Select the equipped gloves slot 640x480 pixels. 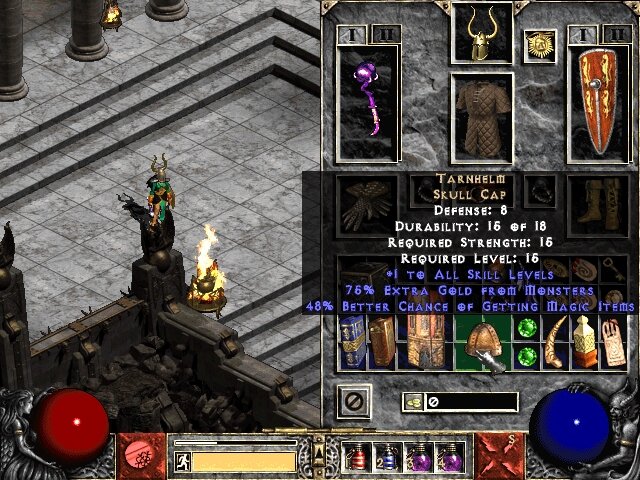tap(367, 207)
